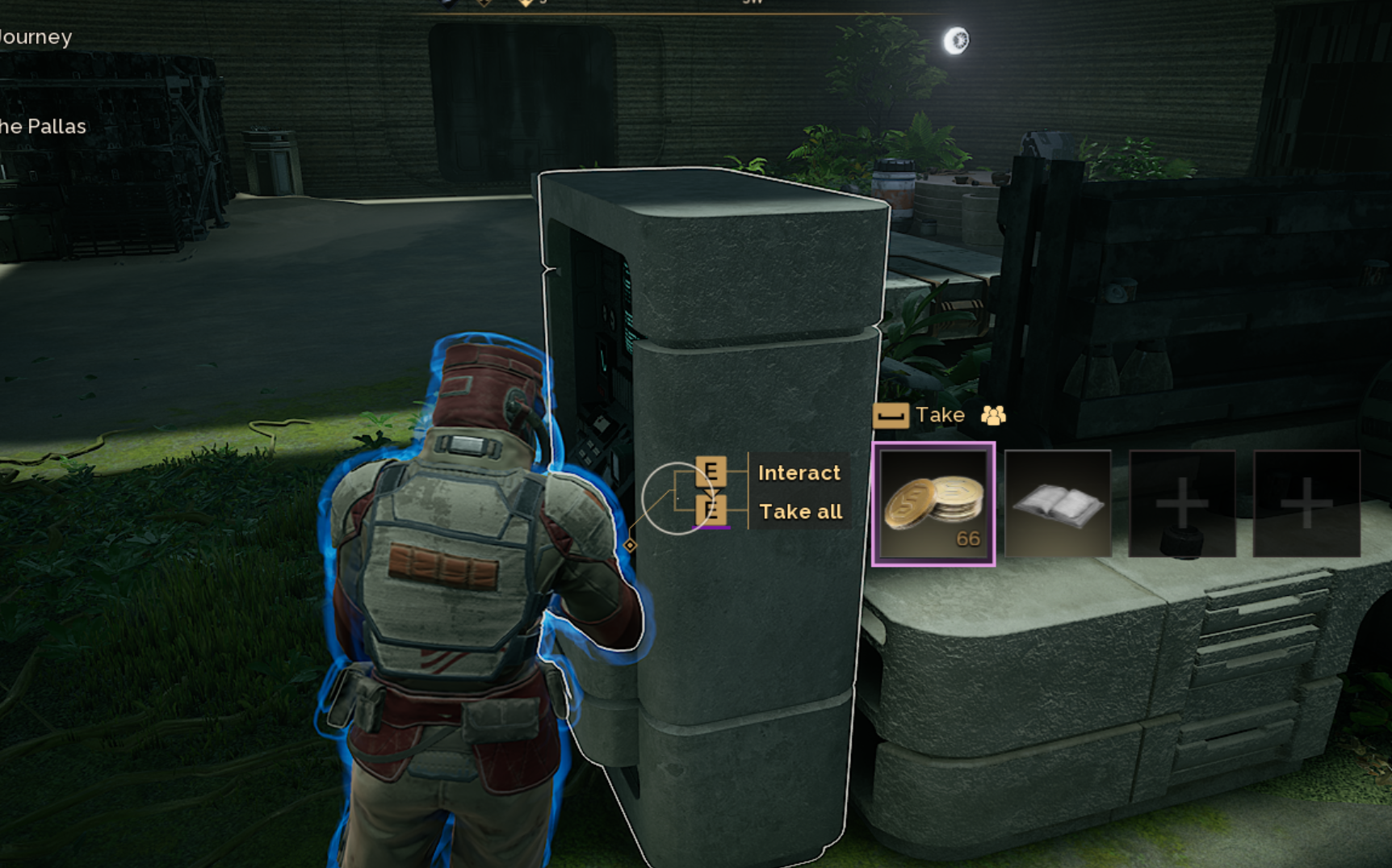Image resolution: width=1392 pixels, height=868 pixels.
Task: Click the Take label above loot
Action: click(x=940, y=415)
